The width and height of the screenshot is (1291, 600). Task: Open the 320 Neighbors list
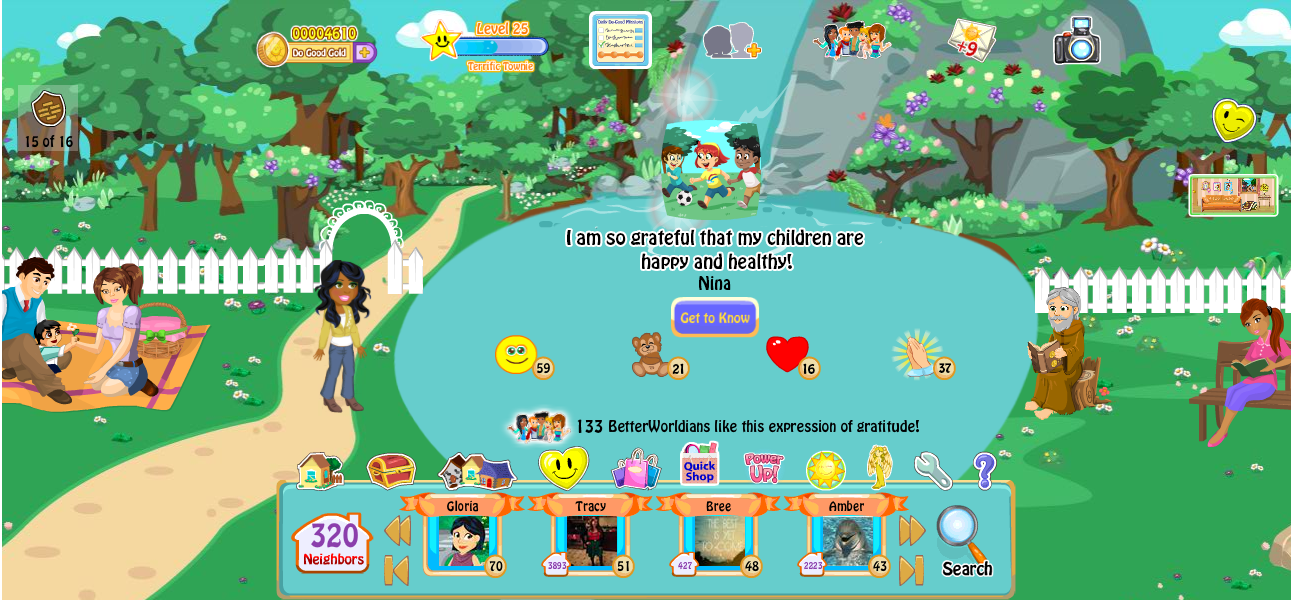(x=332, y=543)
